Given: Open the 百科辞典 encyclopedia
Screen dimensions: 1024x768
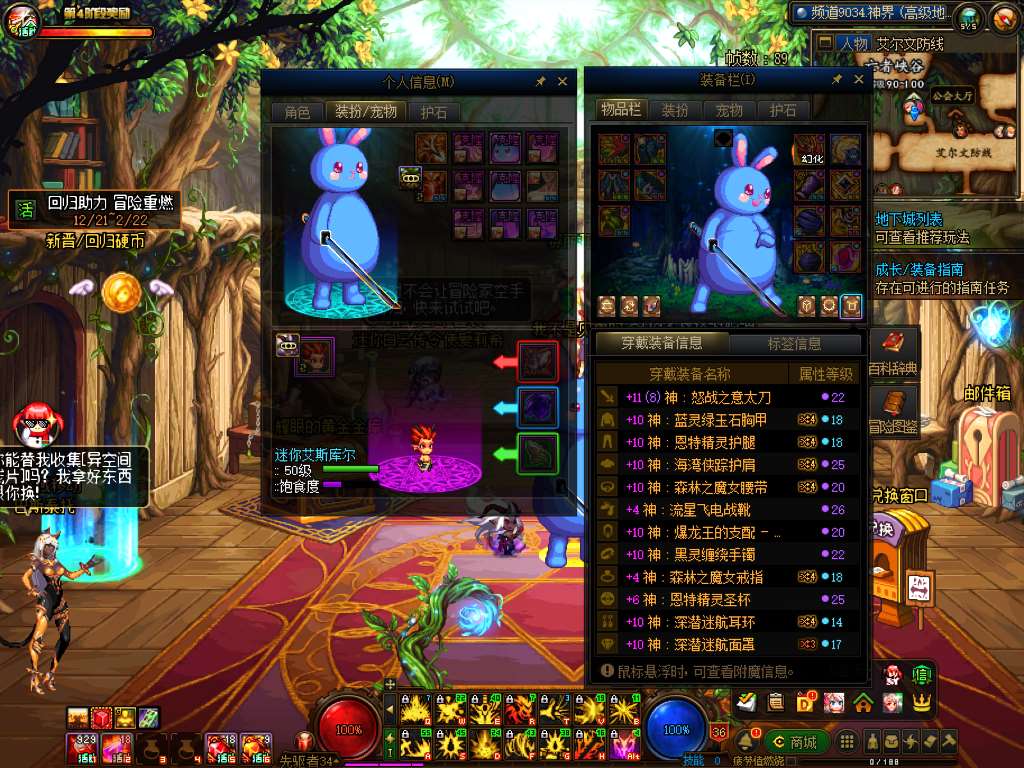Looking at the screenshot, I should 892,353.
